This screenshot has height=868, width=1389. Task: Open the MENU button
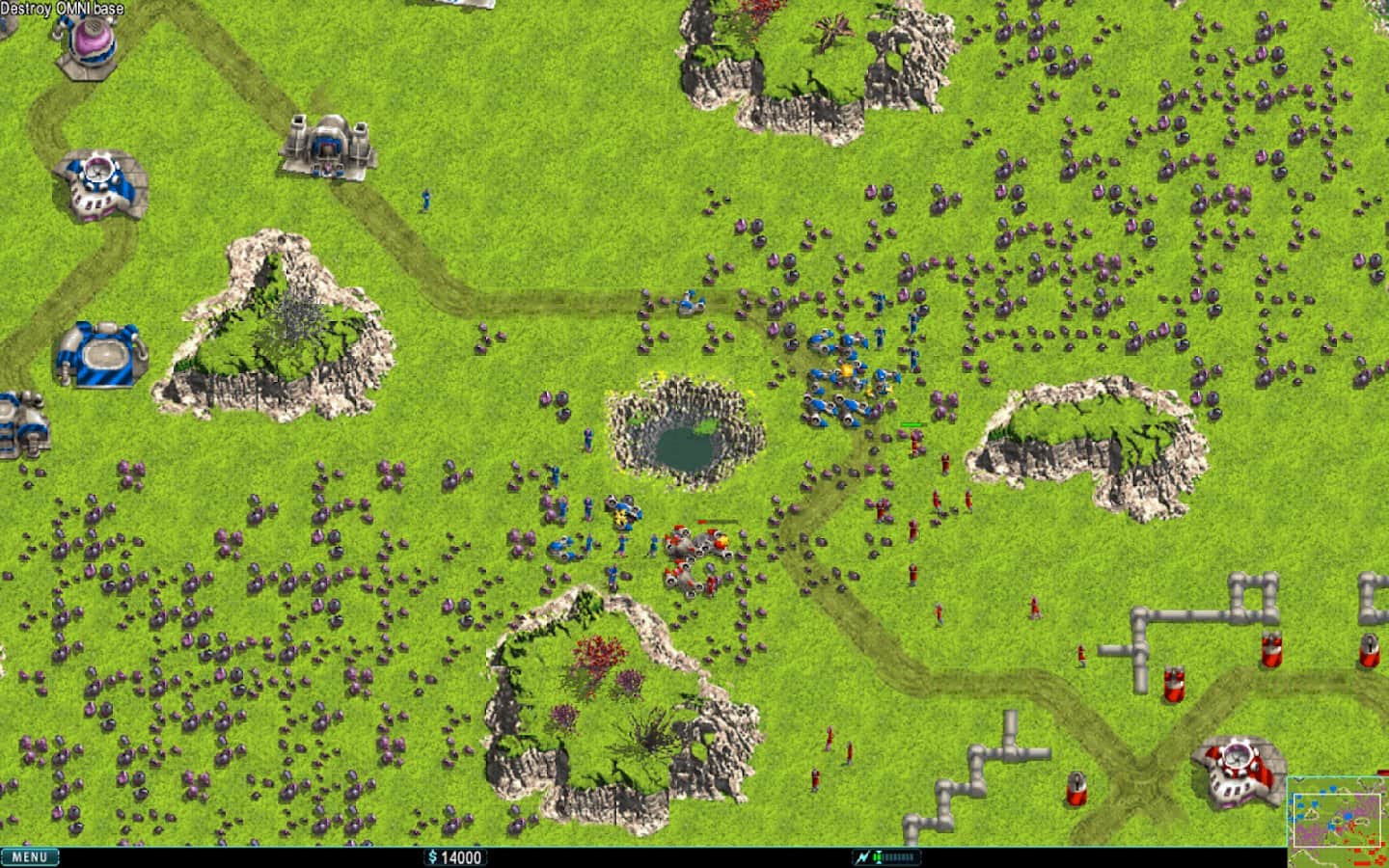coord(30,856)
